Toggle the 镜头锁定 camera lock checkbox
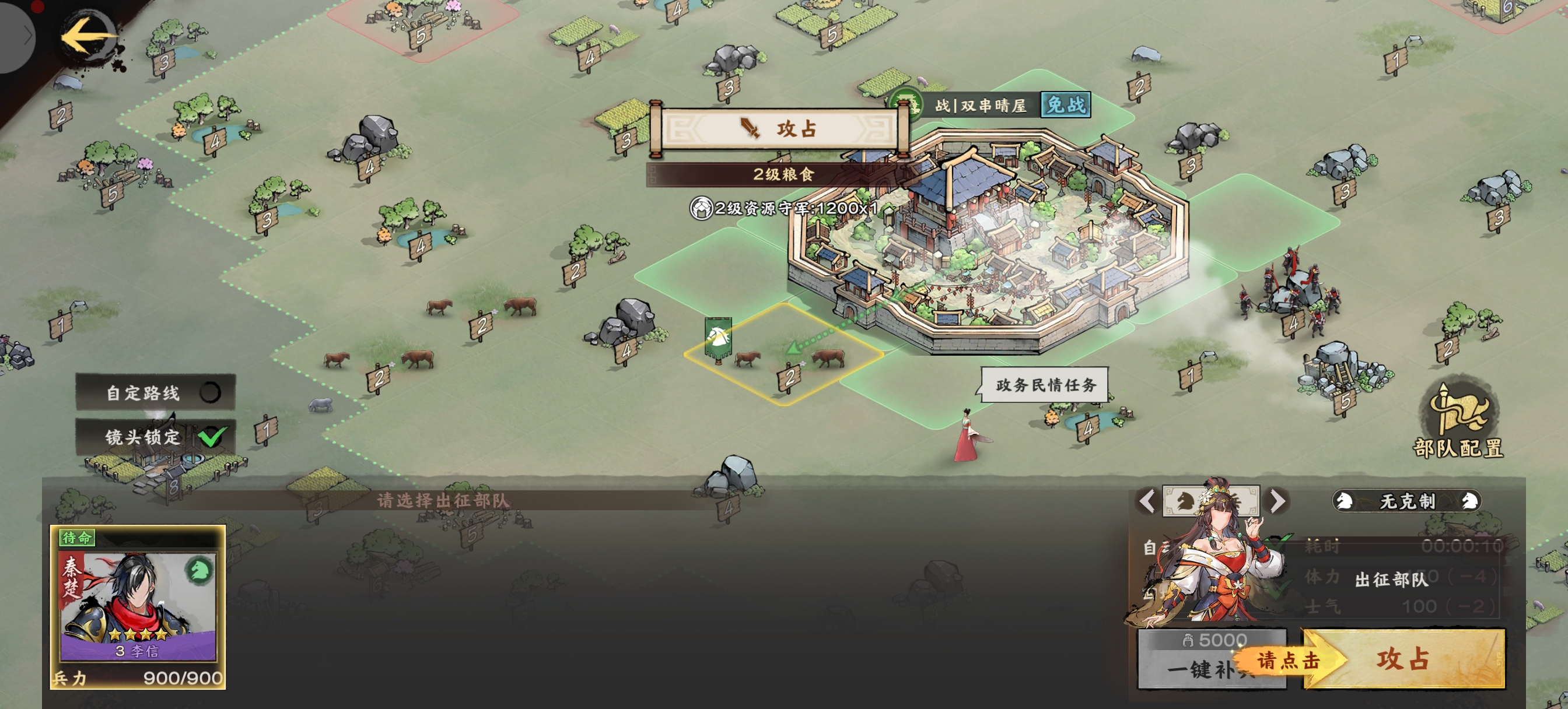Image resolution: width=1568 pixels, height=709 pixels. click(x=212, y=436)
